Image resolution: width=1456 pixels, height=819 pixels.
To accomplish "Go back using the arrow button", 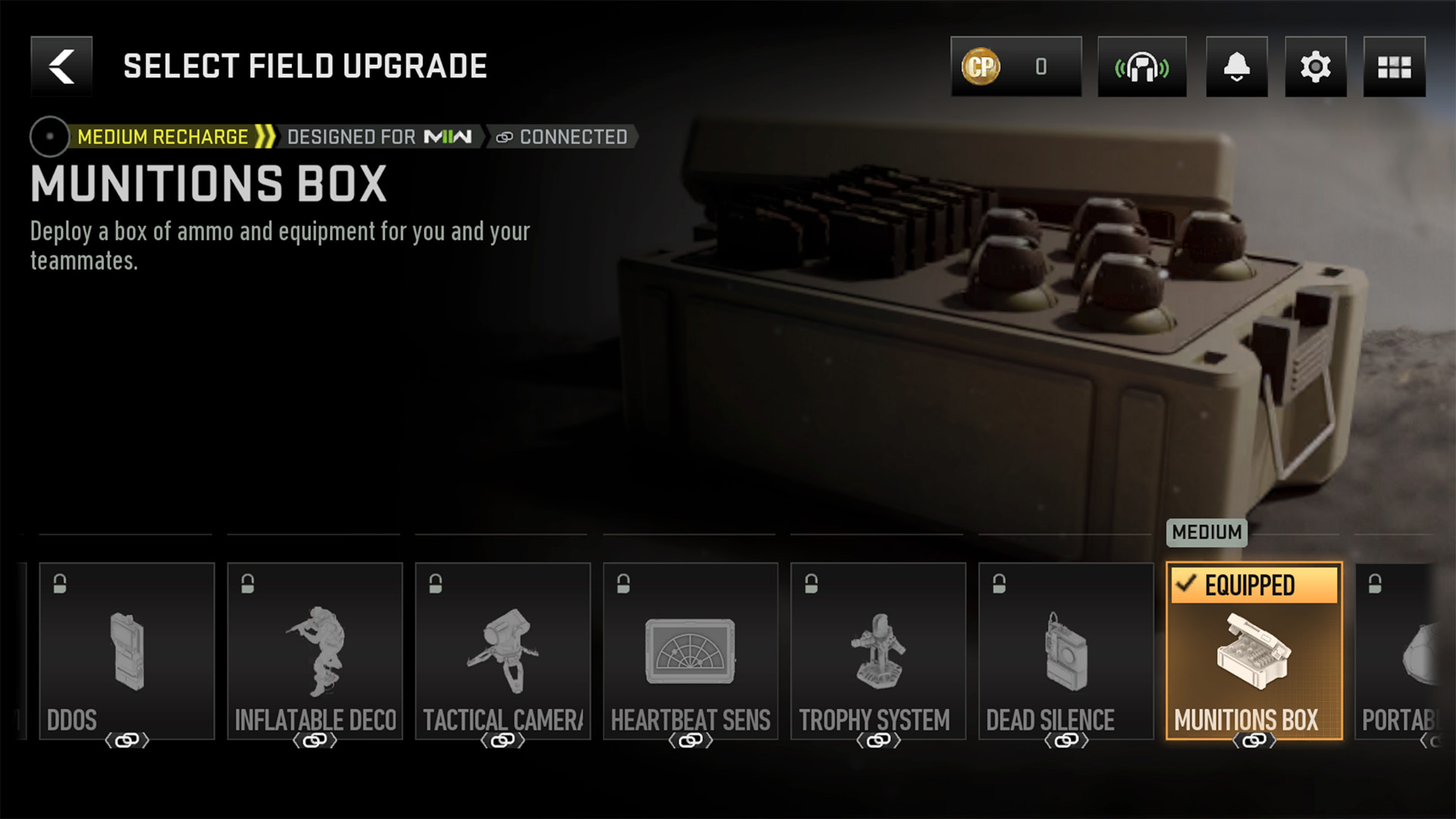I will click(61, 67).
